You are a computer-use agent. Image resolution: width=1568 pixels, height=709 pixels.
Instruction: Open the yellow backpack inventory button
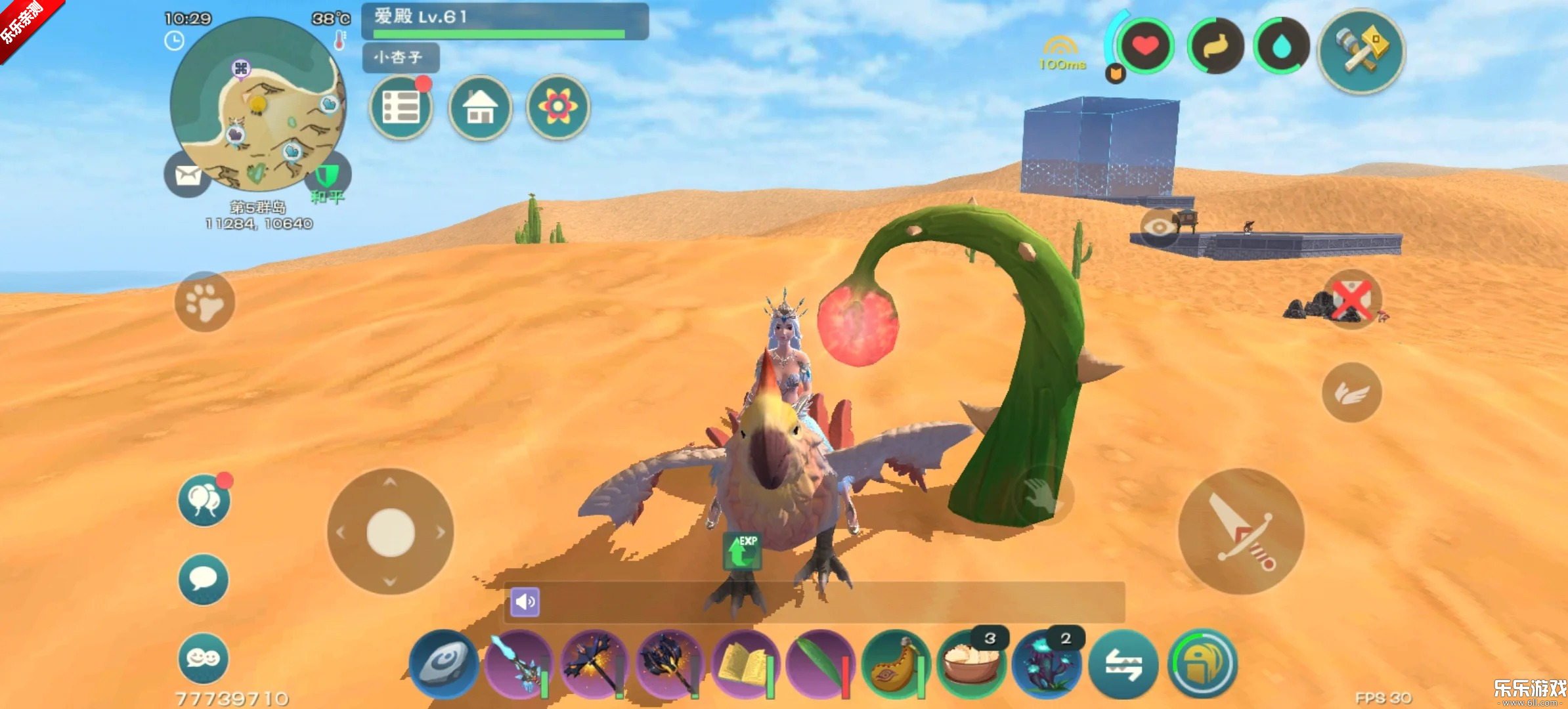coord(1202,664)
